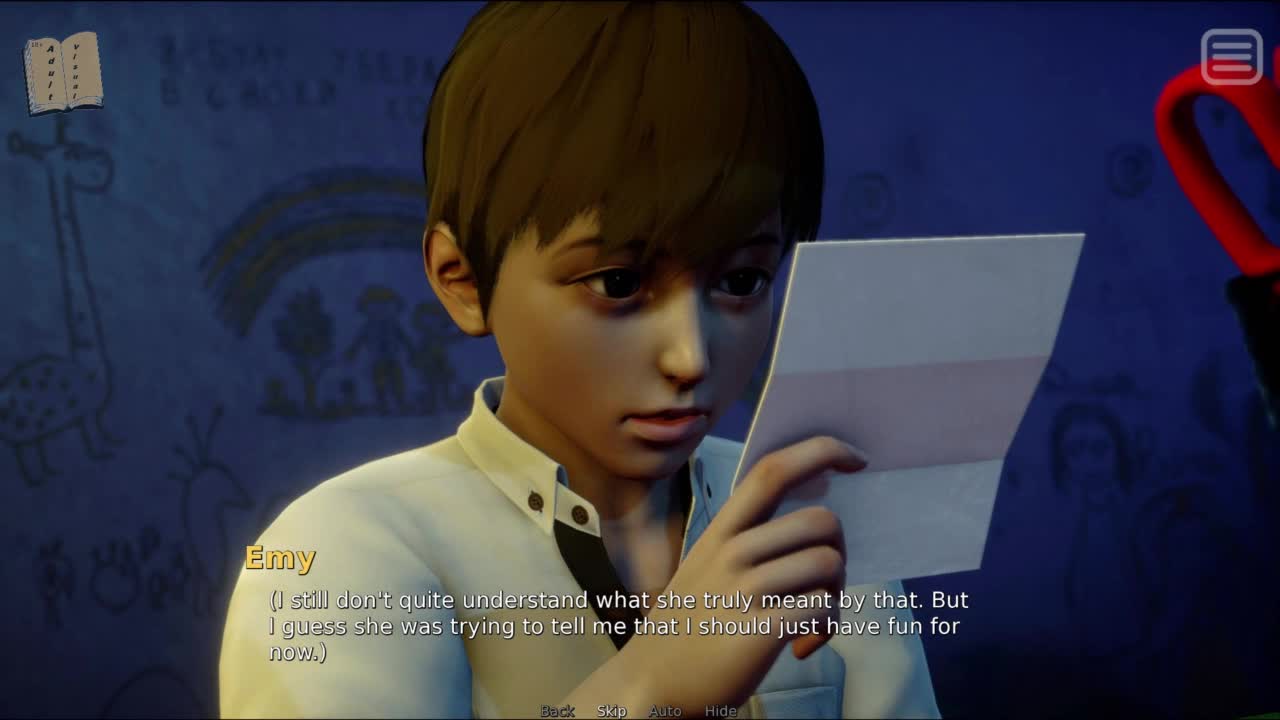Skip through the dialogue

pyautogui.click(x=611, y=711)
